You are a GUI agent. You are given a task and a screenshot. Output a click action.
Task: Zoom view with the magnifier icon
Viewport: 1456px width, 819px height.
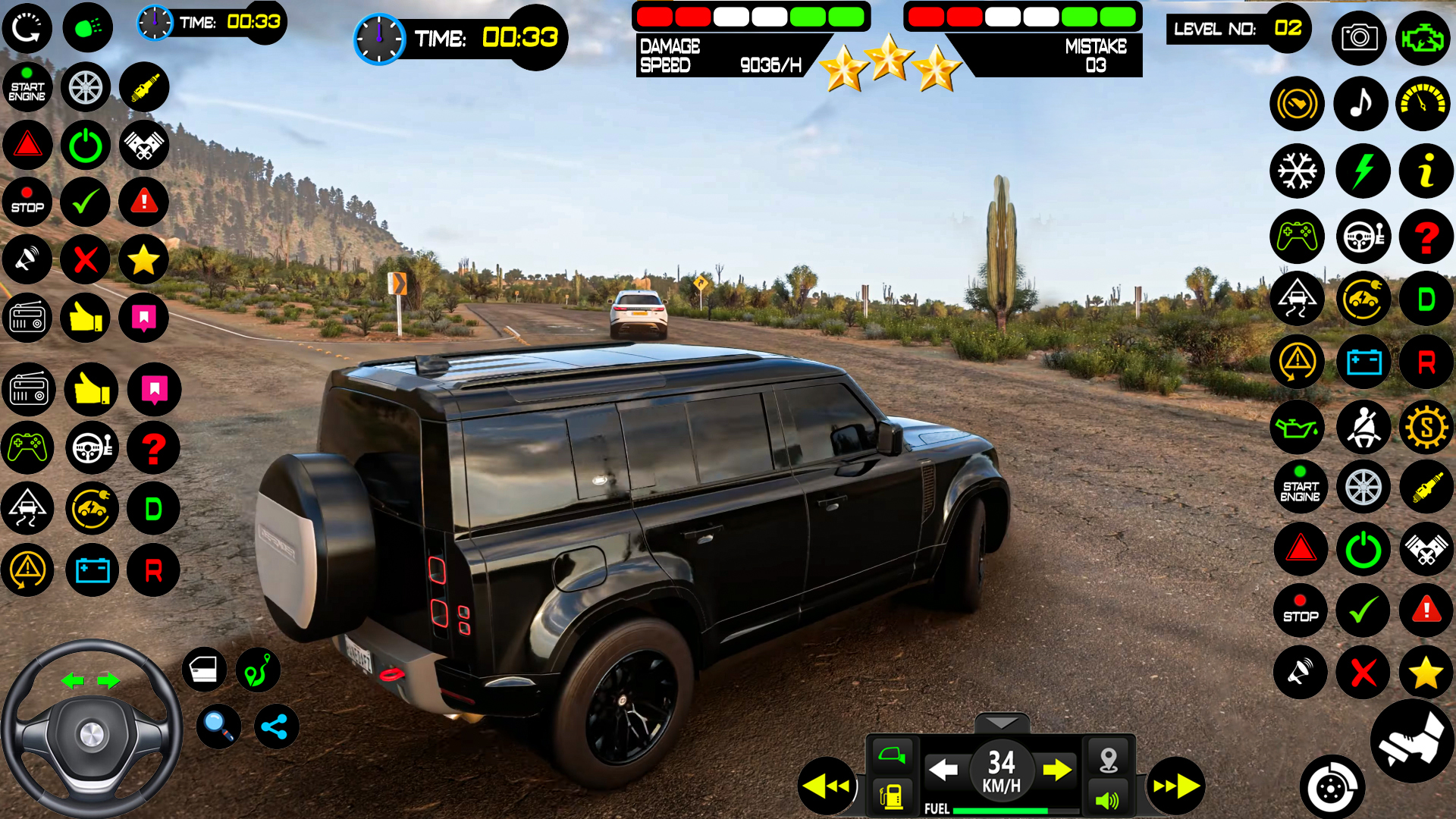point(218,726)
